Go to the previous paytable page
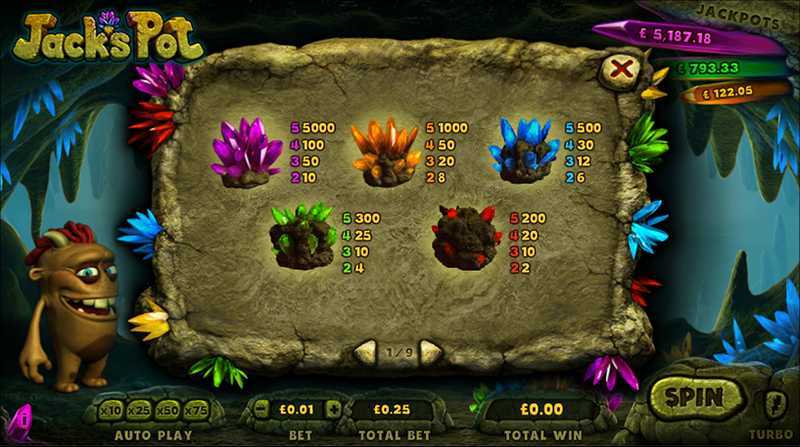Viewport: 800px width, 447px height. click(x=367, y=351)
